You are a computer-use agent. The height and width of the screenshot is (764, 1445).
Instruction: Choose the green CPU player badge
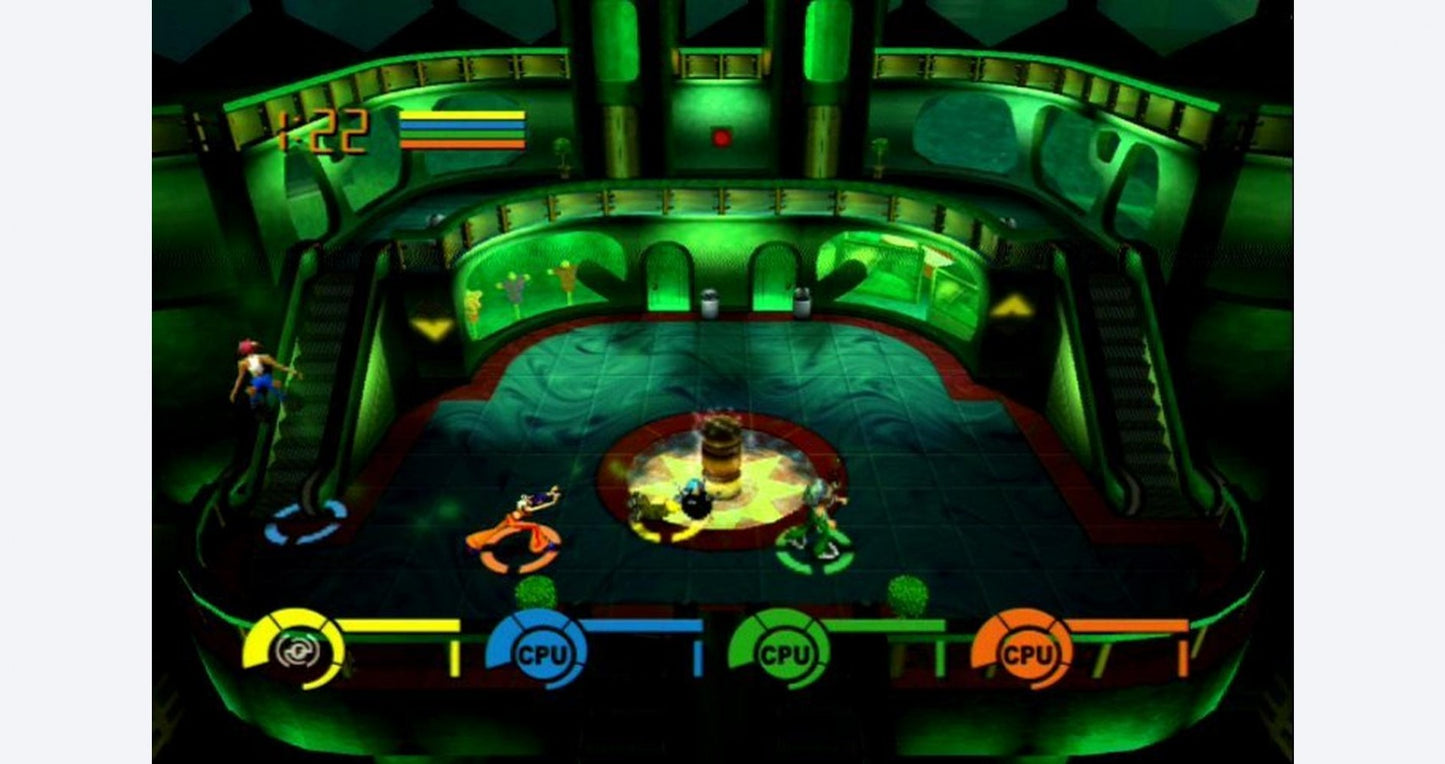tap(783, 655)
